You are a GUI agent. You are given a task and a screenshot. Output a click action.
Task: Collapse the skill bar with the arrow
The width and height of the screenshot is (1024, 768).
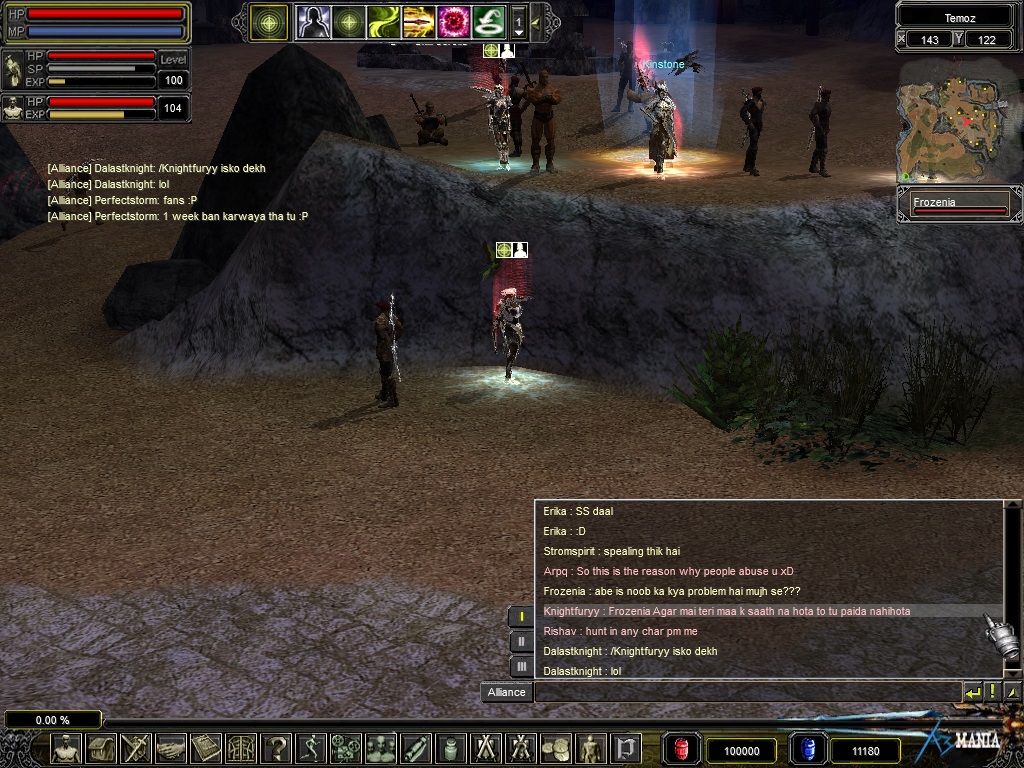[536, 21]
